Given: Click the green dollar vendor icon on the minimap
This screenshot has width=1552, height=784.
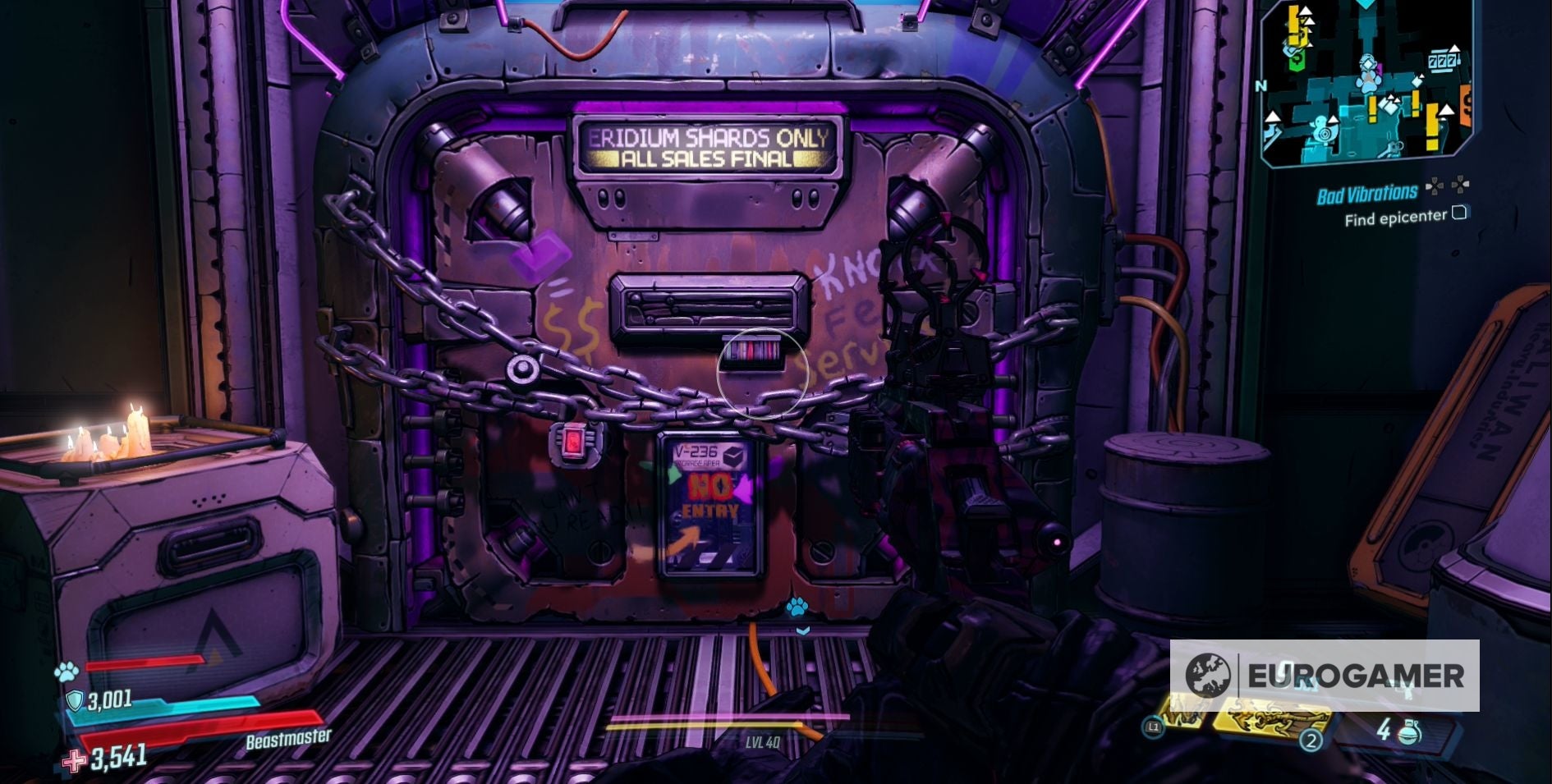Looking at the screenshot, I should click(x=1297, y=62).
